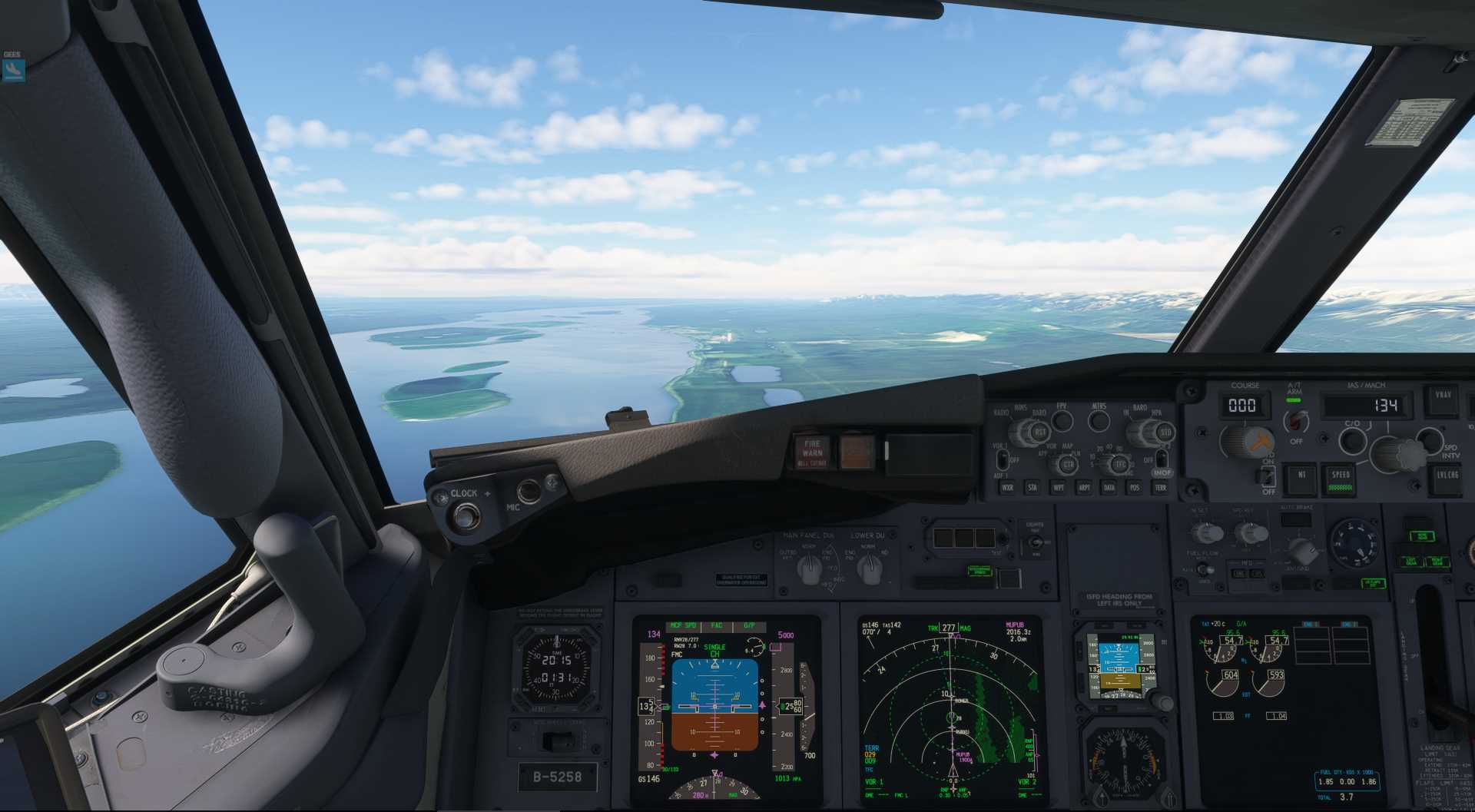Show airports with the ARPT button
Image resolution: width=1475 pixels, height=812 pixels.
pyautogui.click(x=1084, y=487)
